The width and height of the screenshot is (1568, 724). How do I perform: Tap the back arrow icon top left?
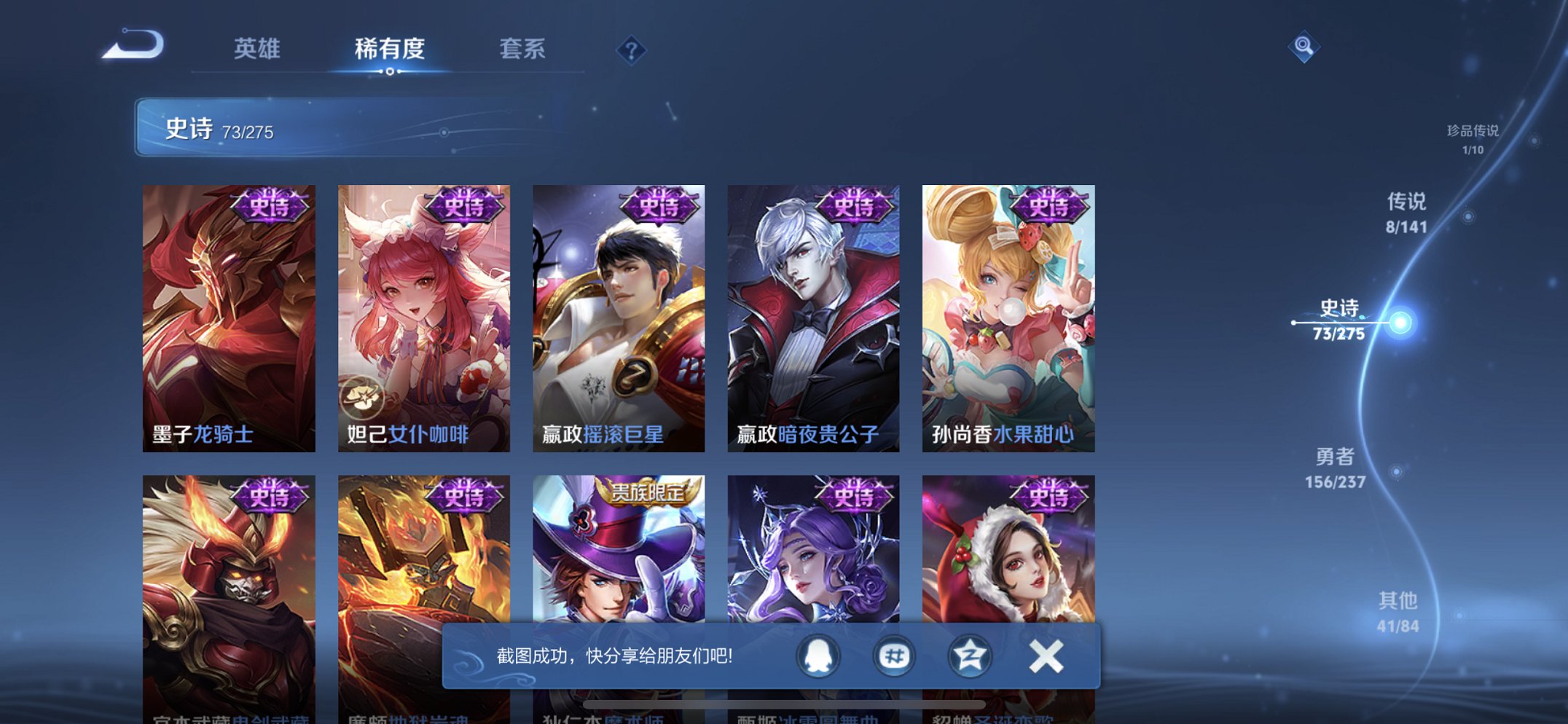(131, 48)
